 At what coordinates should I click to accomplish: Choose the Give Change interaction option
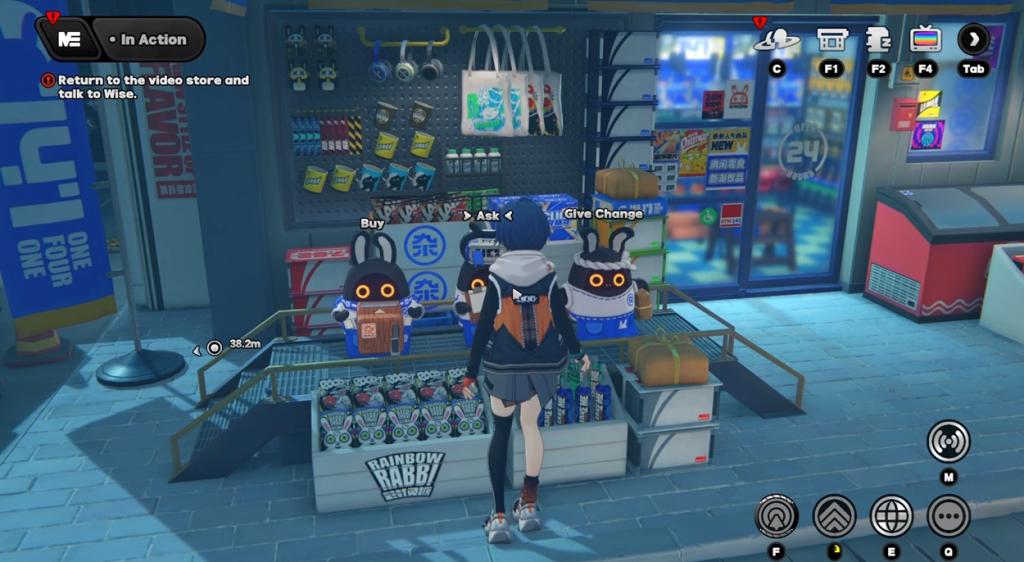pyautogui.click(x=603, y=214)
